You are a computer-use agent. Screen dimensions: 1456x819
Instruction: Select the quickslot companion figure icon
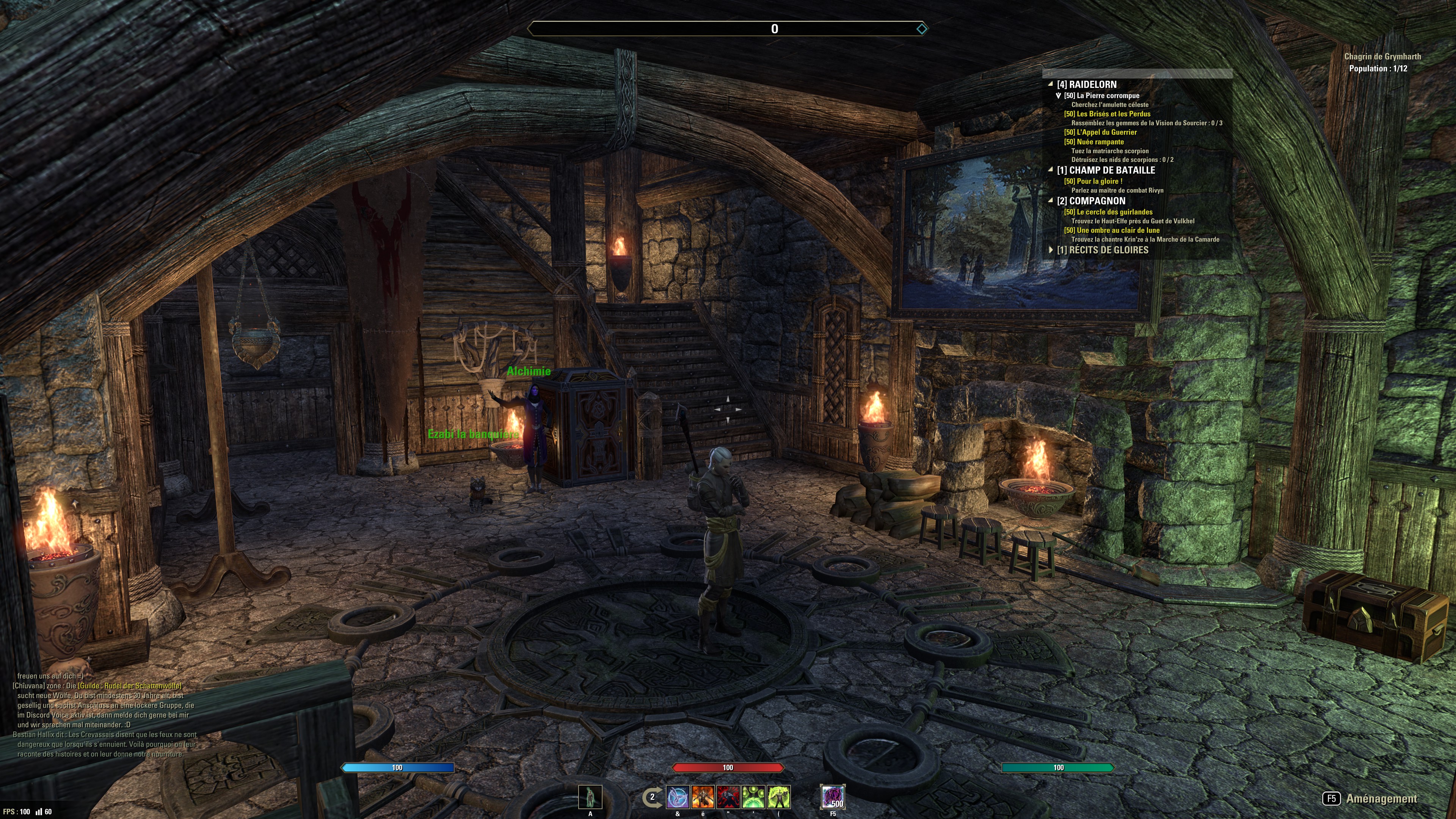[590, 797]
